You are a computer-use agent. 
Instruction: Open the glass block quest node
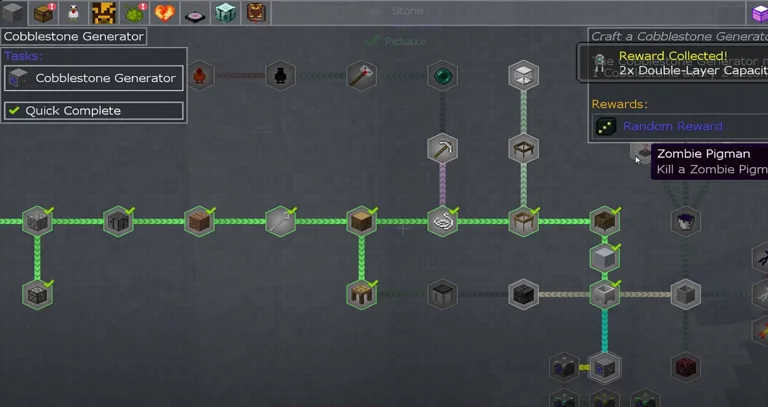523,75
